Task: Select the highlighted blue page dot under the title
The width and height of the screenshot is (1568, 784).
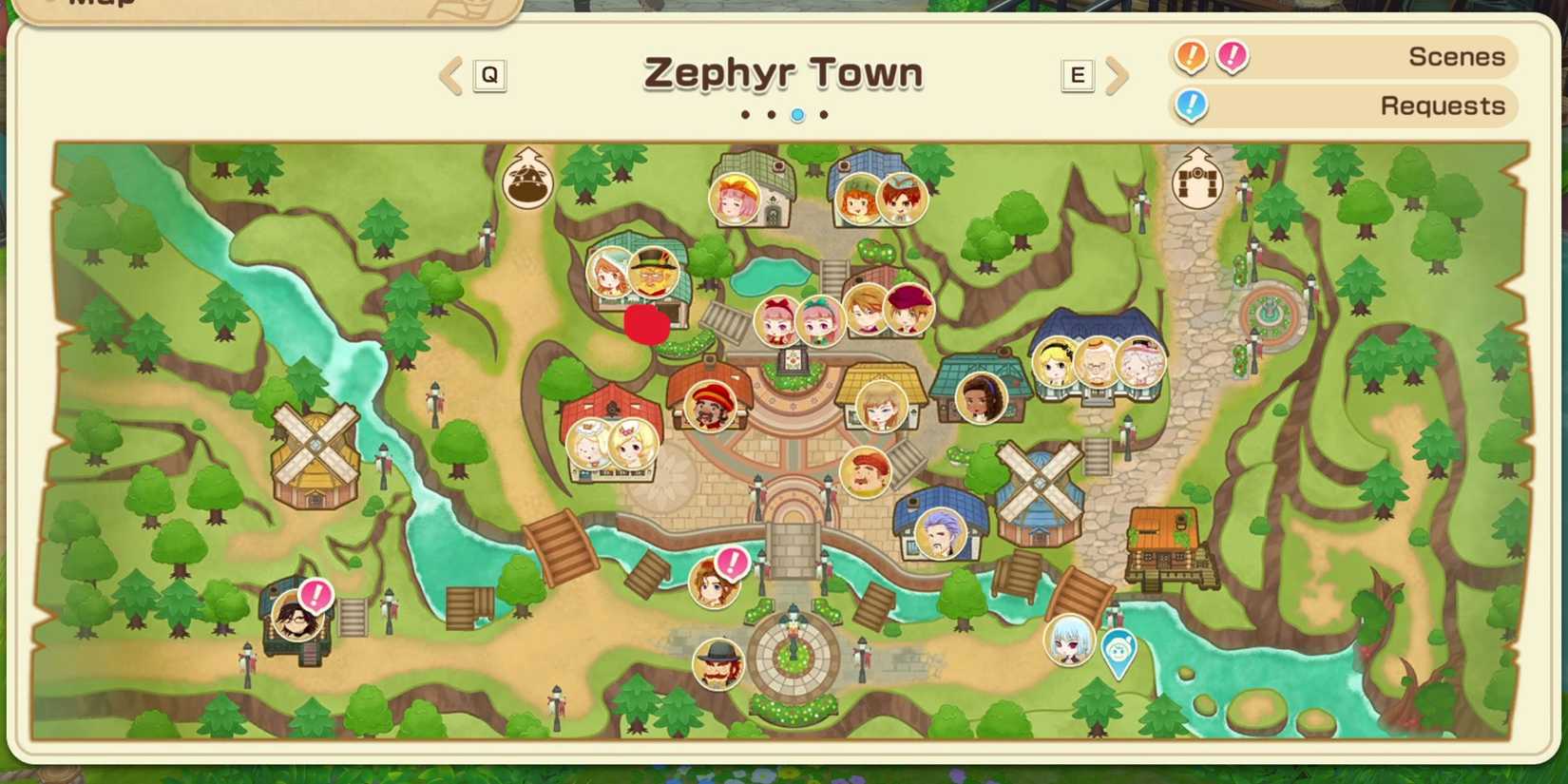Action: click(797, 114)
